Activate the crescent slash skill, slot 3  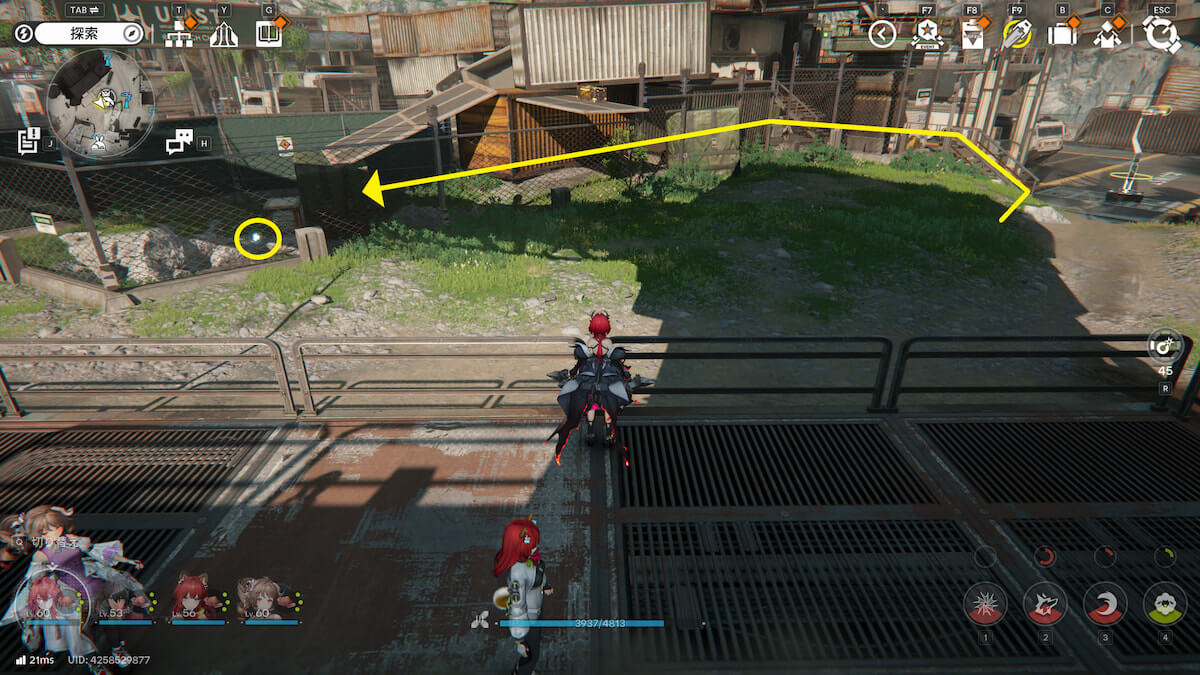click(1105, 603)
